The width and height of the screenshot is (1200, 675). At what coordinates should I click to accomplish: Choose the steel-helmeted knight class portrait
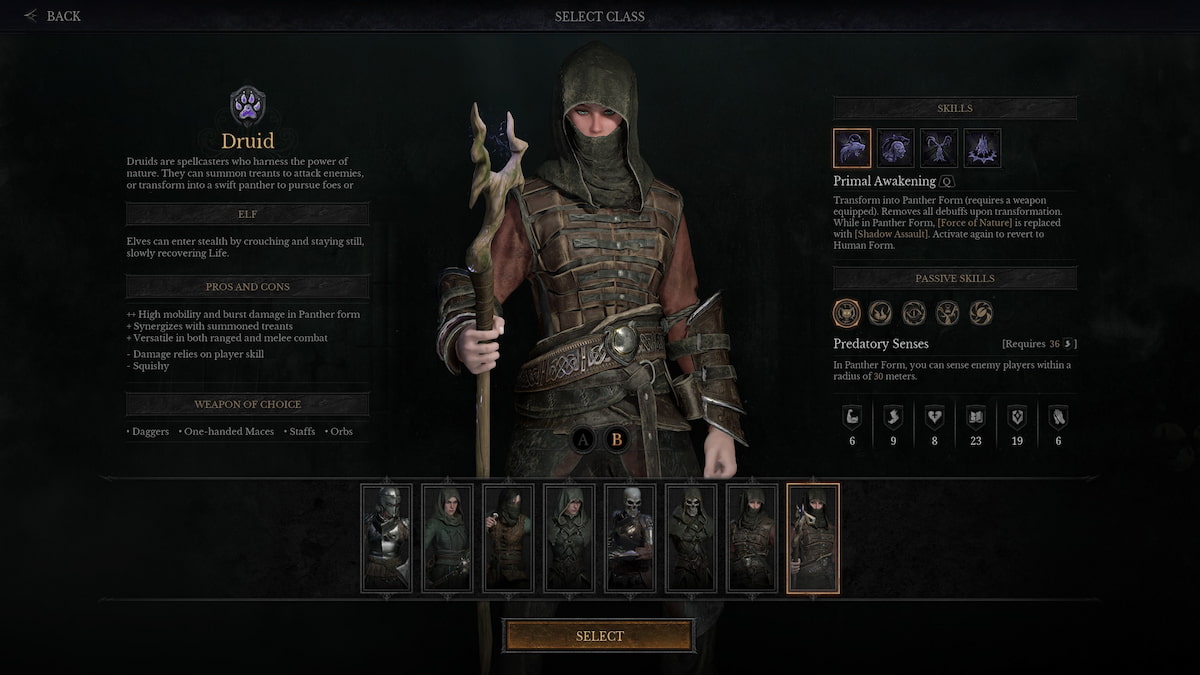(386, 539)
